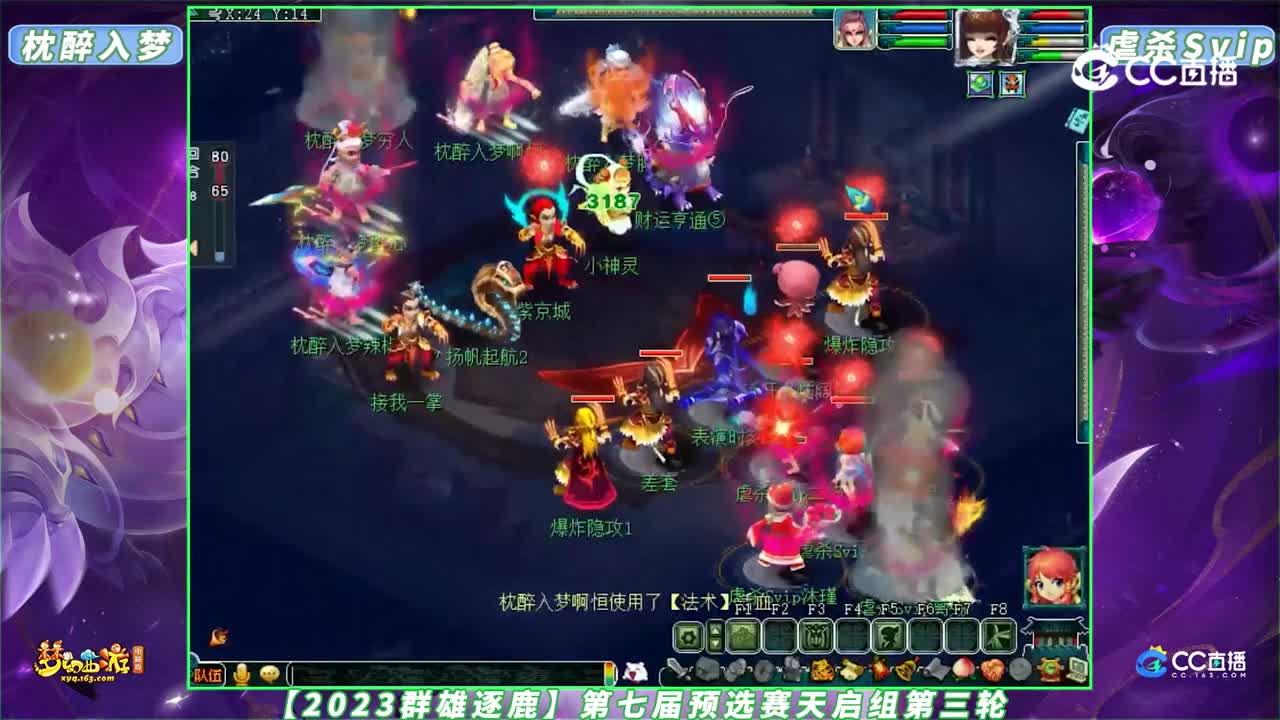Image resolution: width=1280 pixels, height=720 pixels.
Task: Toggle the microphone voice input
Action: [242, 671]
